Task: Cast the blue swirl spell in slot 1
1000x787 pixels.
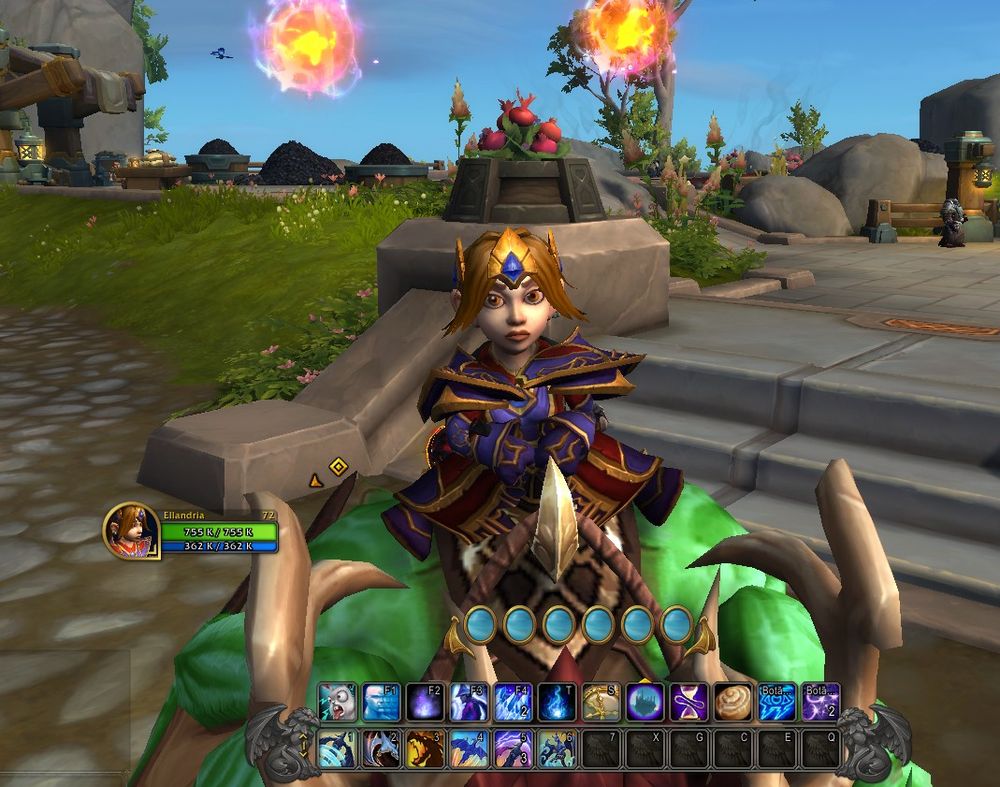Action: point(338,748)
